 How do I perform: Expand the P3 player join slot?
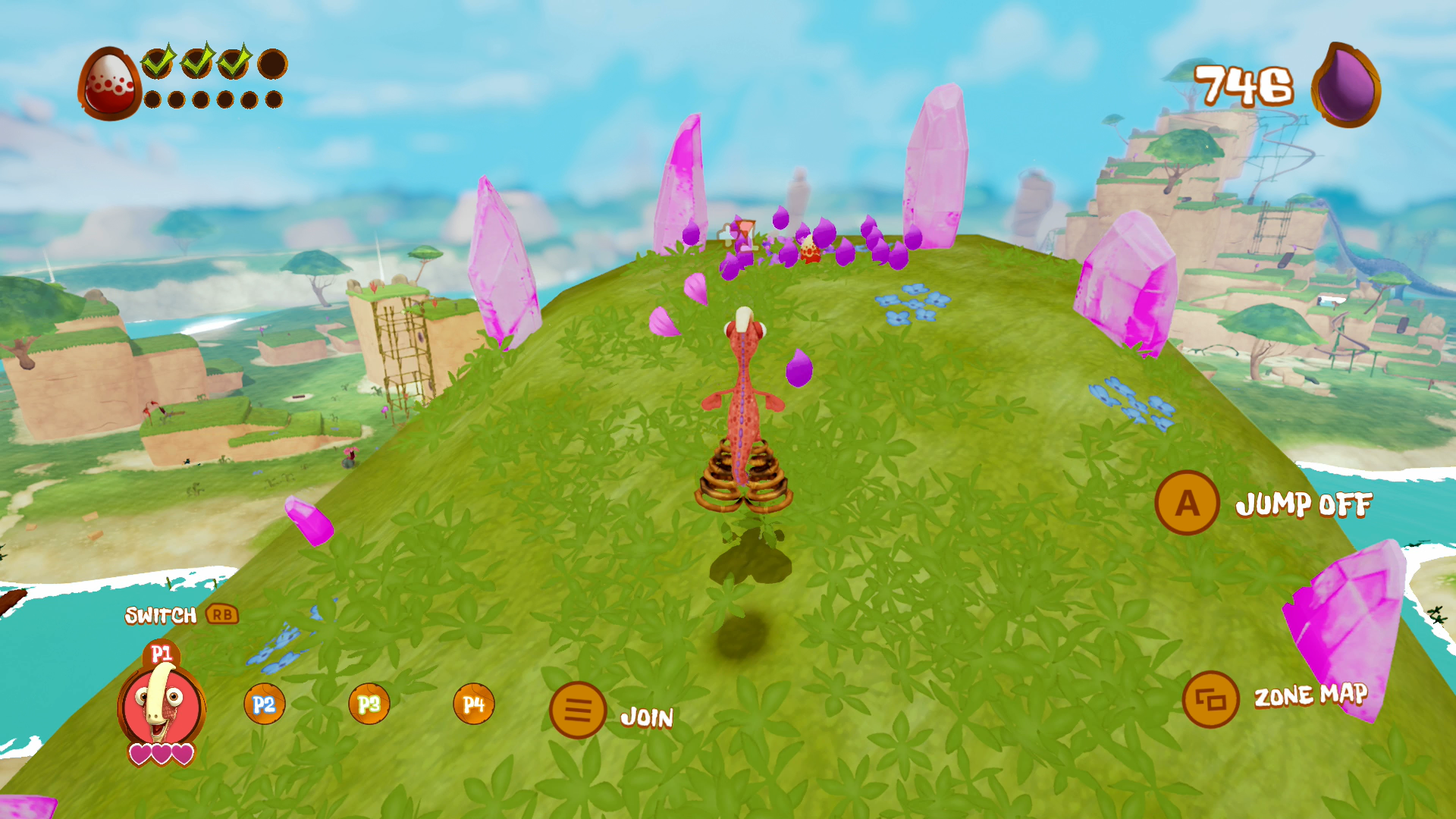(x=369, y=704)
